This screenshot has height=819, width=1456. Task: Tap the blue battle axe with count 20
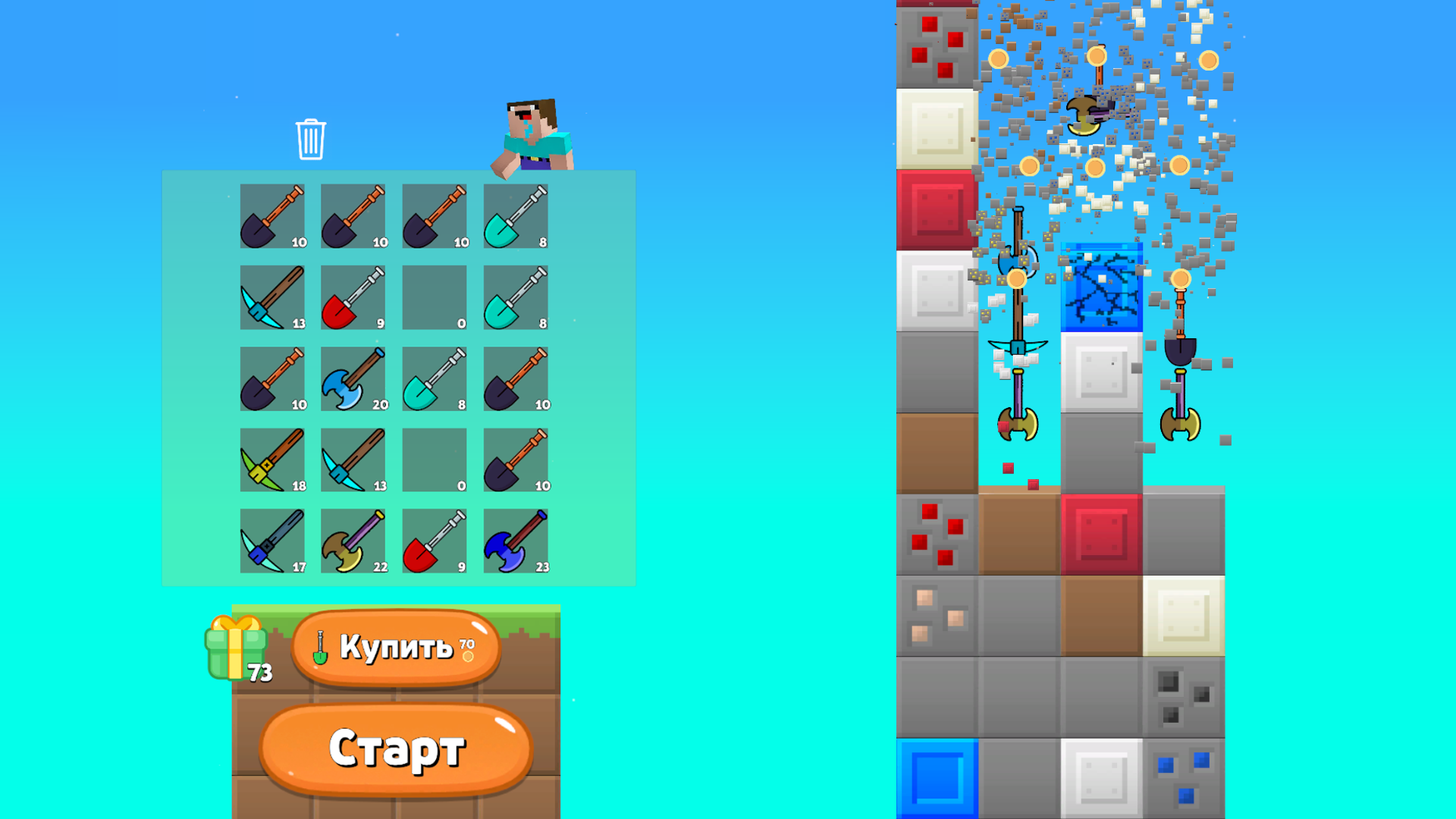coord(353,377)
